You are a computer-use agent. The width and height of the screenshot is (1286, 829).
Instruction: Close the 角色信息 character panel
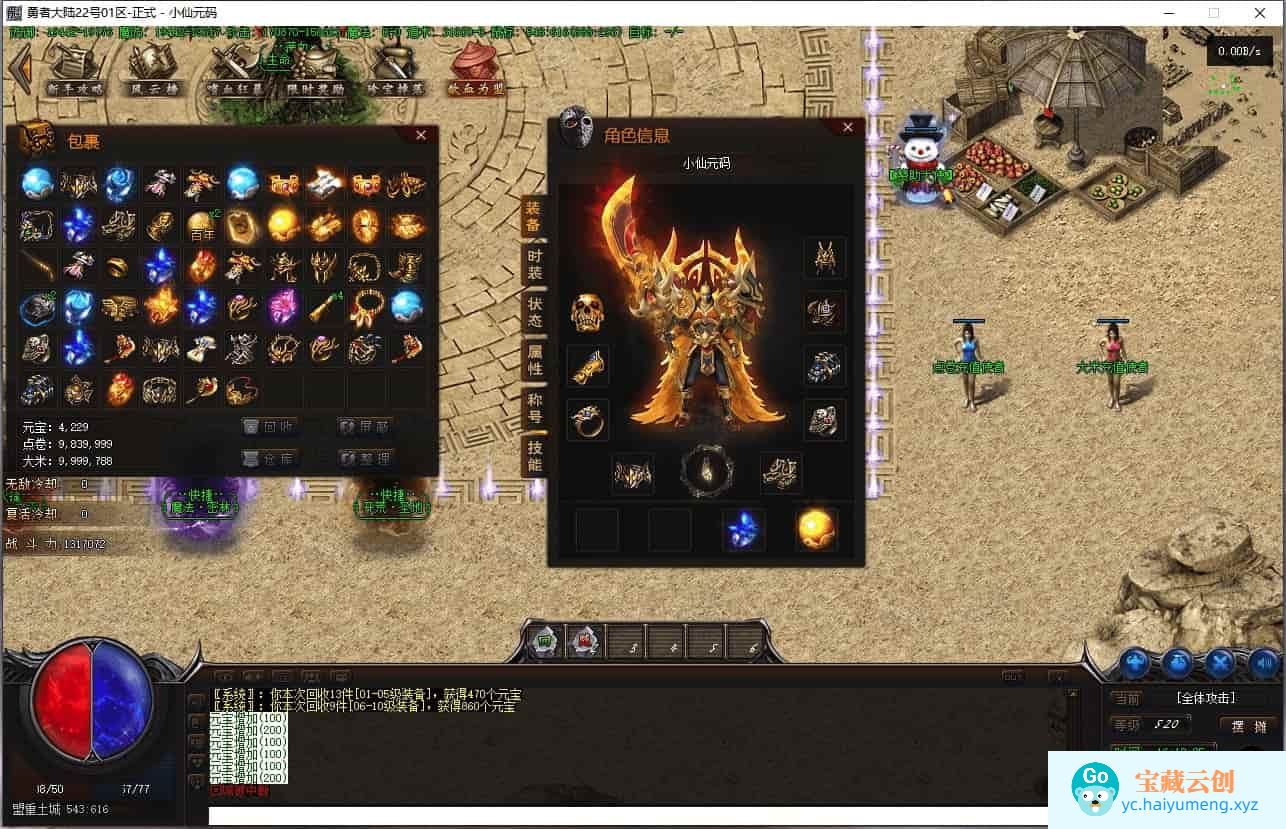[x=848, y=127]
